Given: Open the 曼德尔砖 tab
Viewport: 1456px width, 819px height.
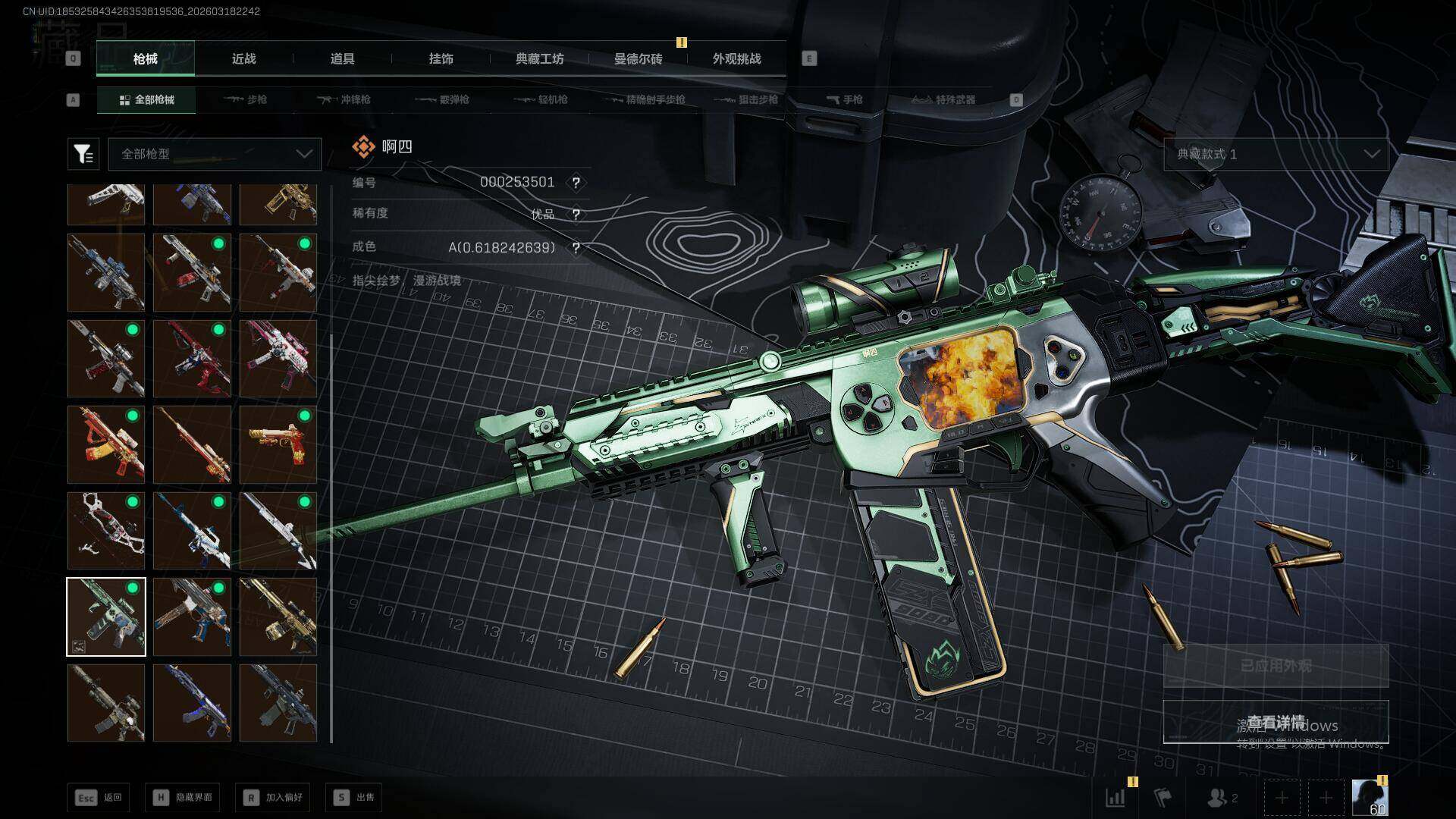Looking at the screenshot, I should click(638, 59).
